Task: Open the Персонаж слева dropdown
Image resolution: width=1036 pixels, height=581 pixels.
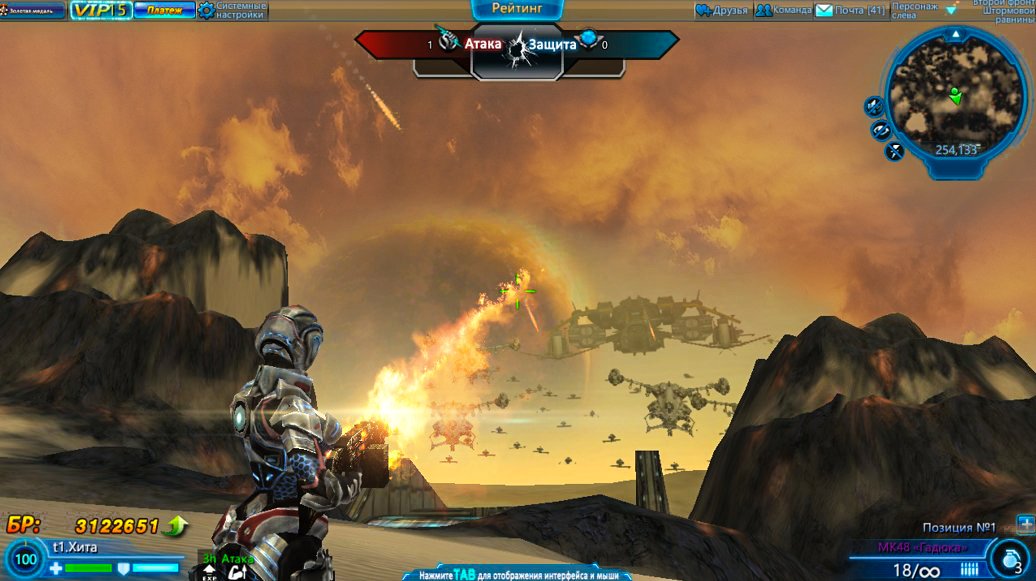Action: pyautogui.click(x=917, y=11)
